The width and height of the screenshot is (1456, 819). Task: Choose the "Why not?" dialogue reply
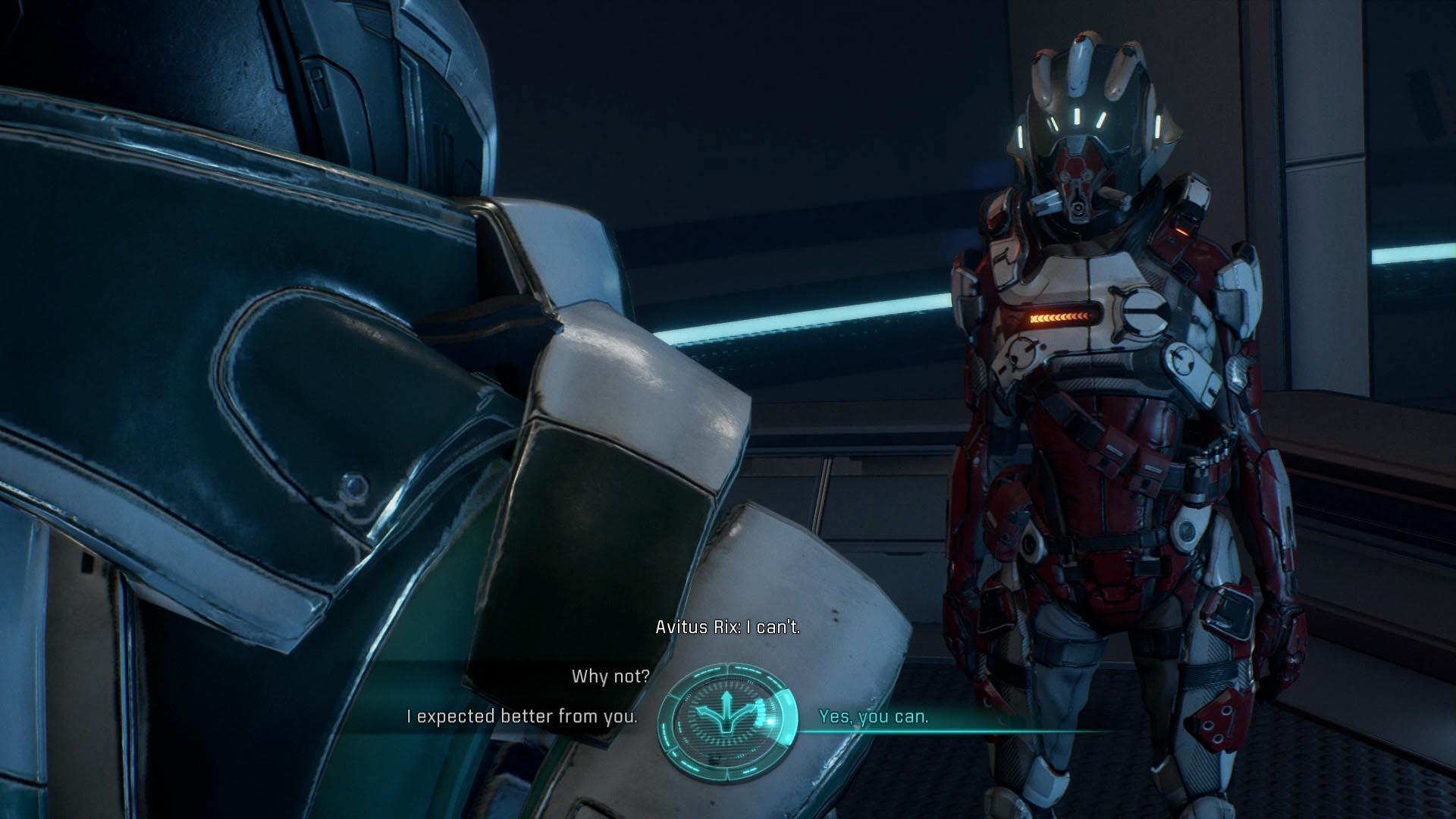click(610, 676)
